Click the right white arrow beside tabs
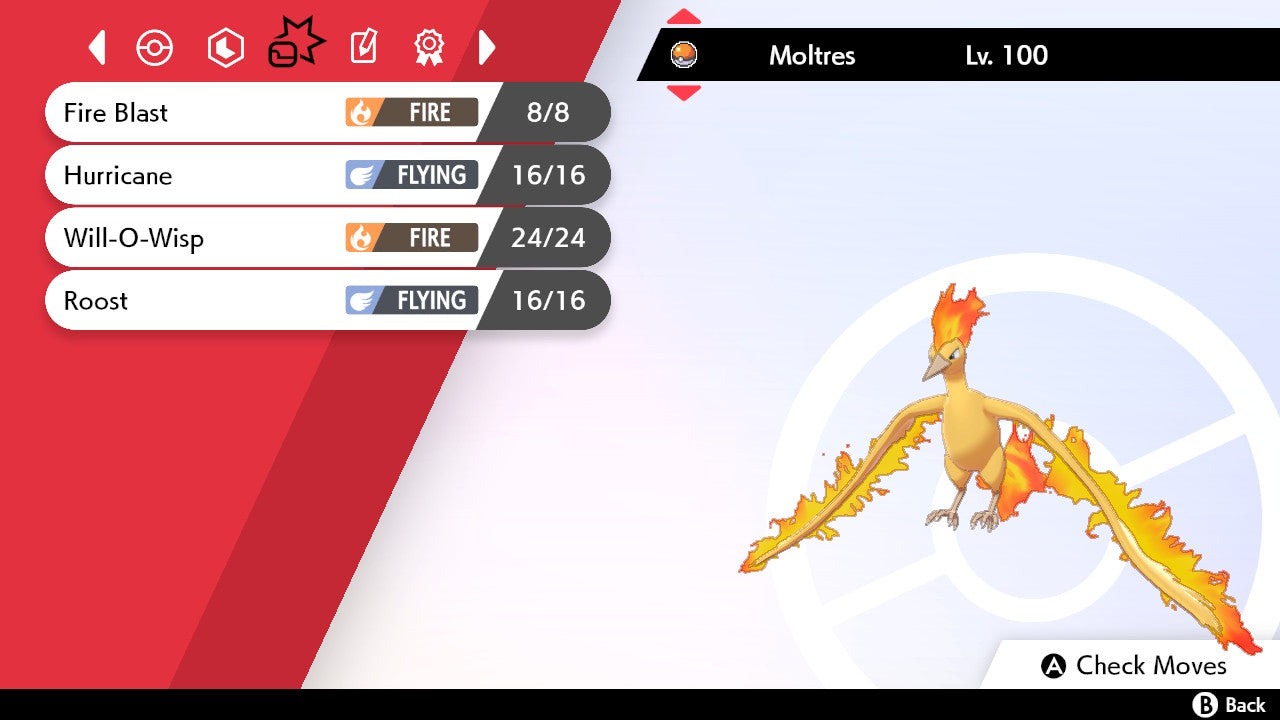 tap(487, 48)
